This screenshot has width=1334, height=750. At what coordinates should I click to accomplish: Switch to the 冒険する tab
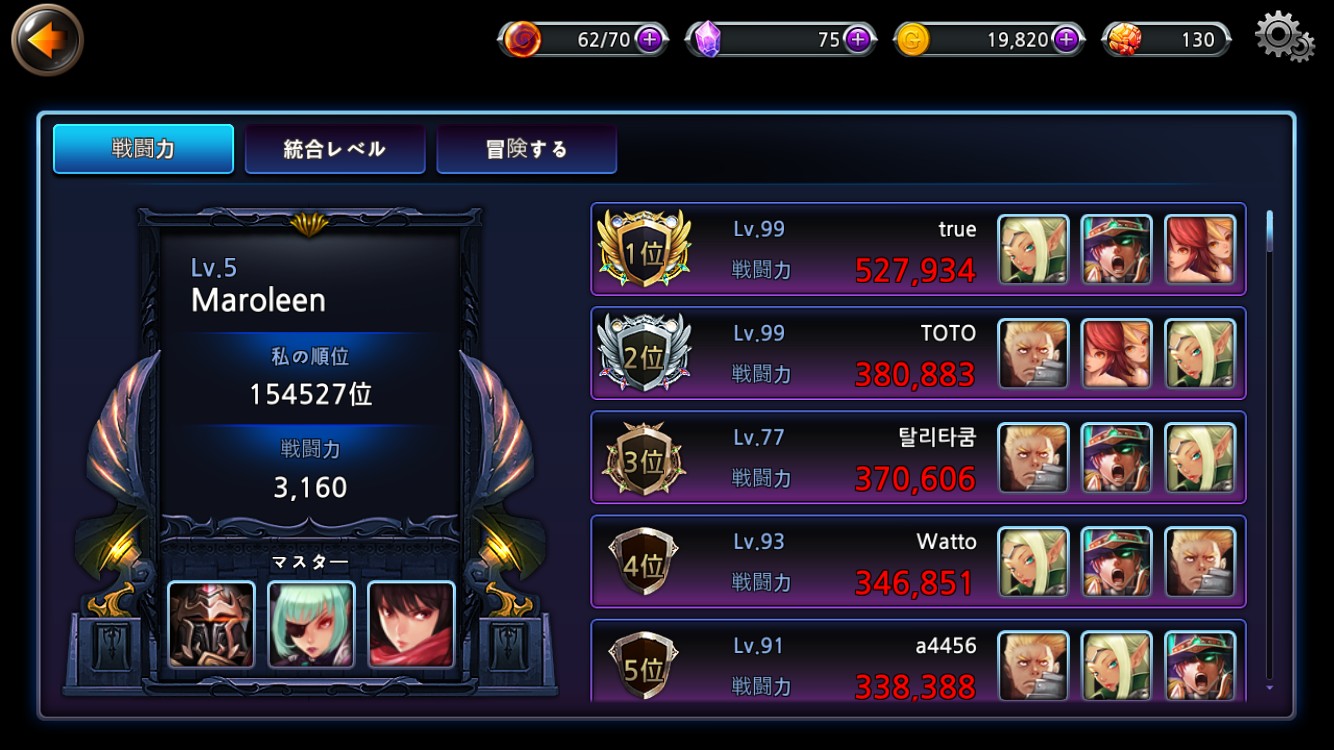tap(526, 149)
